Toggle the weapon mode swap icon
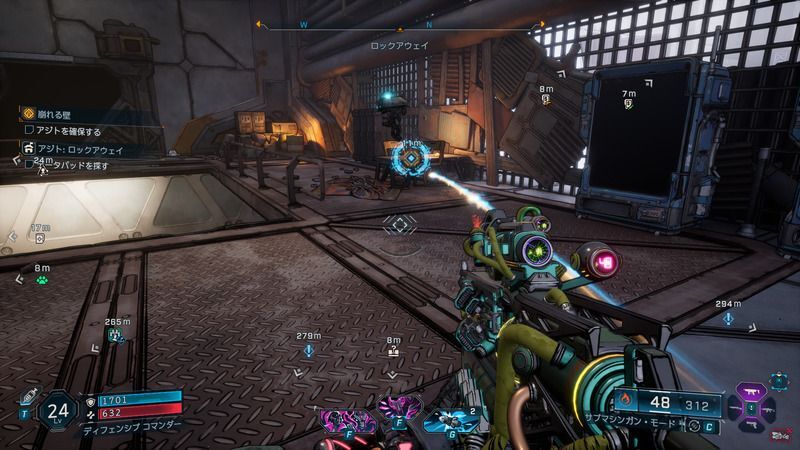Screen dimensions: 800x450 coord(693,427)
